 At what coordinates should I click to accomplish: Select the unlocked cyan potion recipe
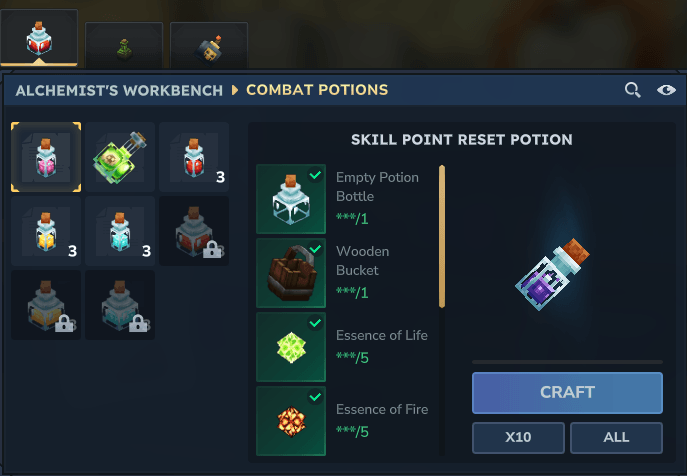coord(120,231)
